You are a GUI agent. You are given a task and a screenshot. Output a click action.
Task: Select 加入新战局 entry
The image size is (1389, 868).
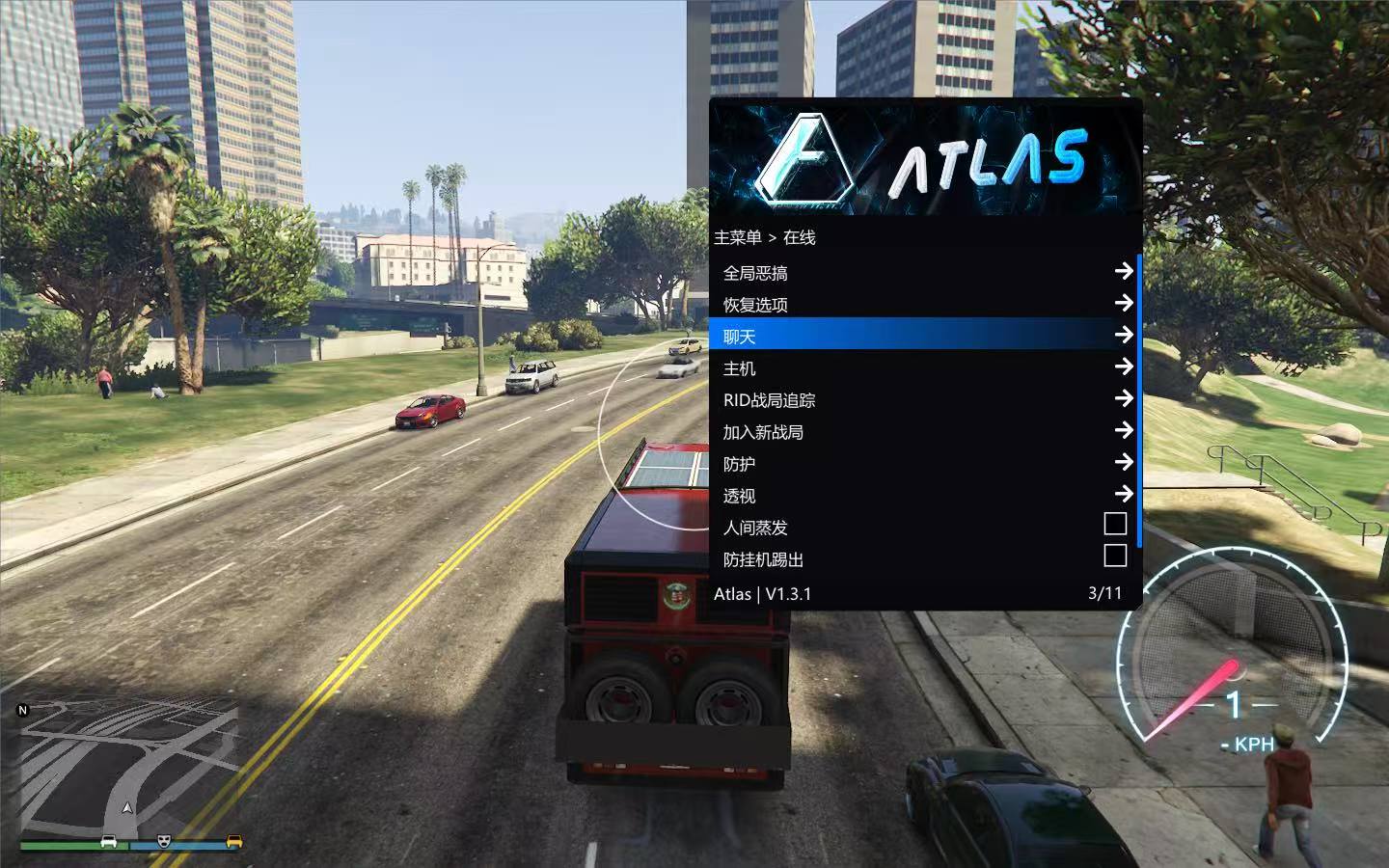tap(924, 432)
